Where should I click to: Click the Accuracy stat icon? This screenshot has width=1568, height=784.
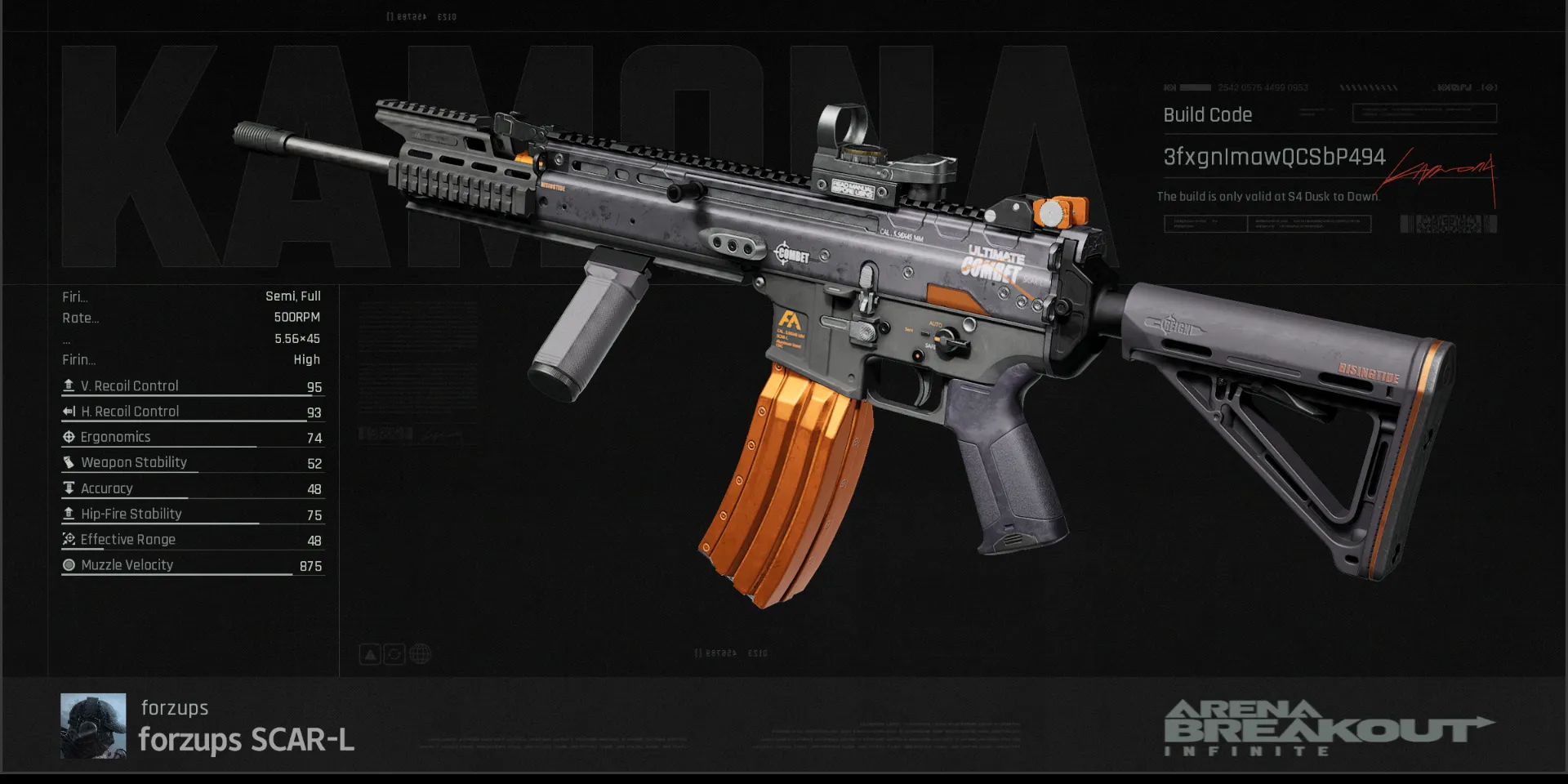[69, 488]
